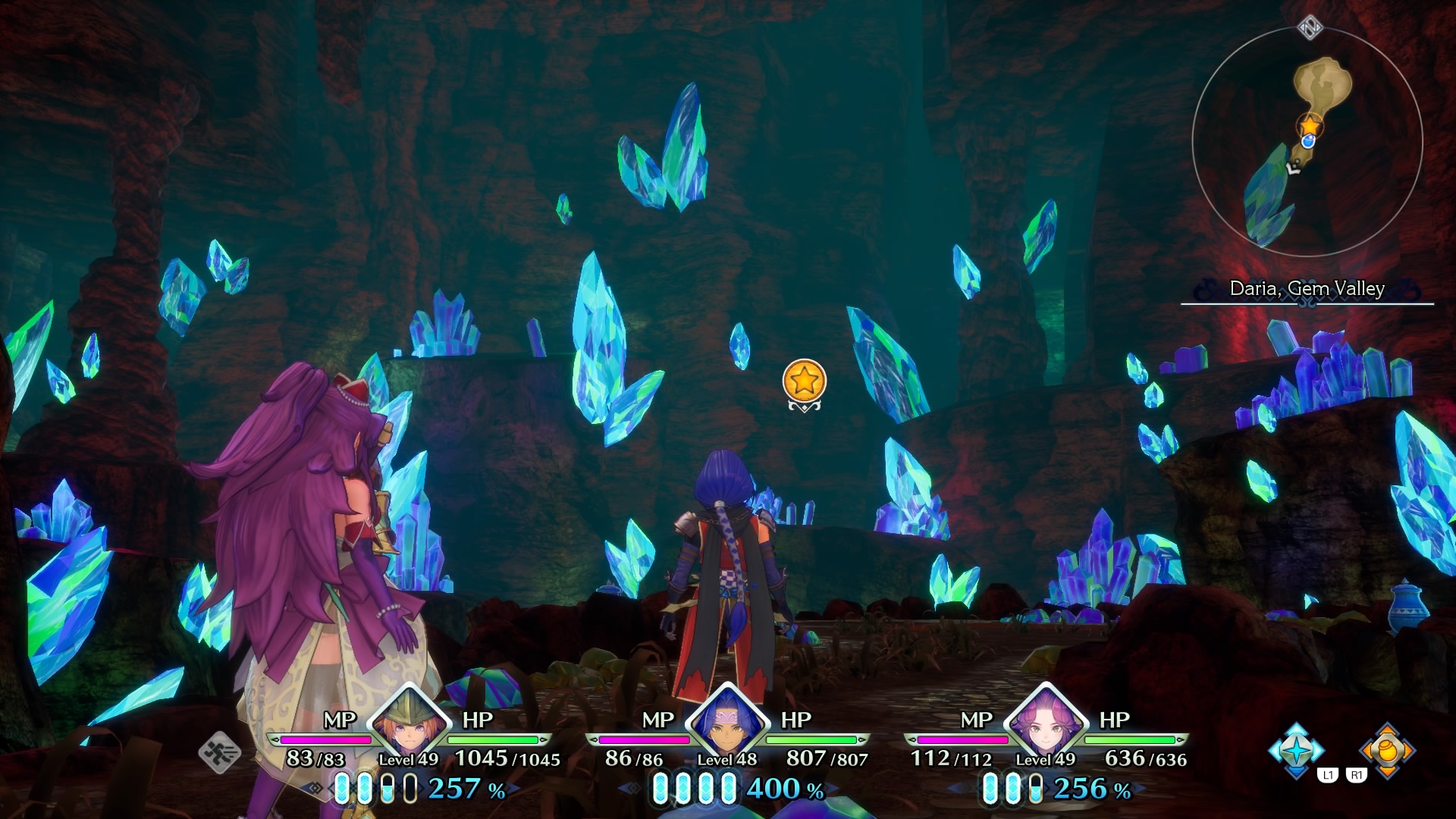Open the circular minimap
Screen dimensions: 1456x819
pyautogui.click(x=1307, y=142)
